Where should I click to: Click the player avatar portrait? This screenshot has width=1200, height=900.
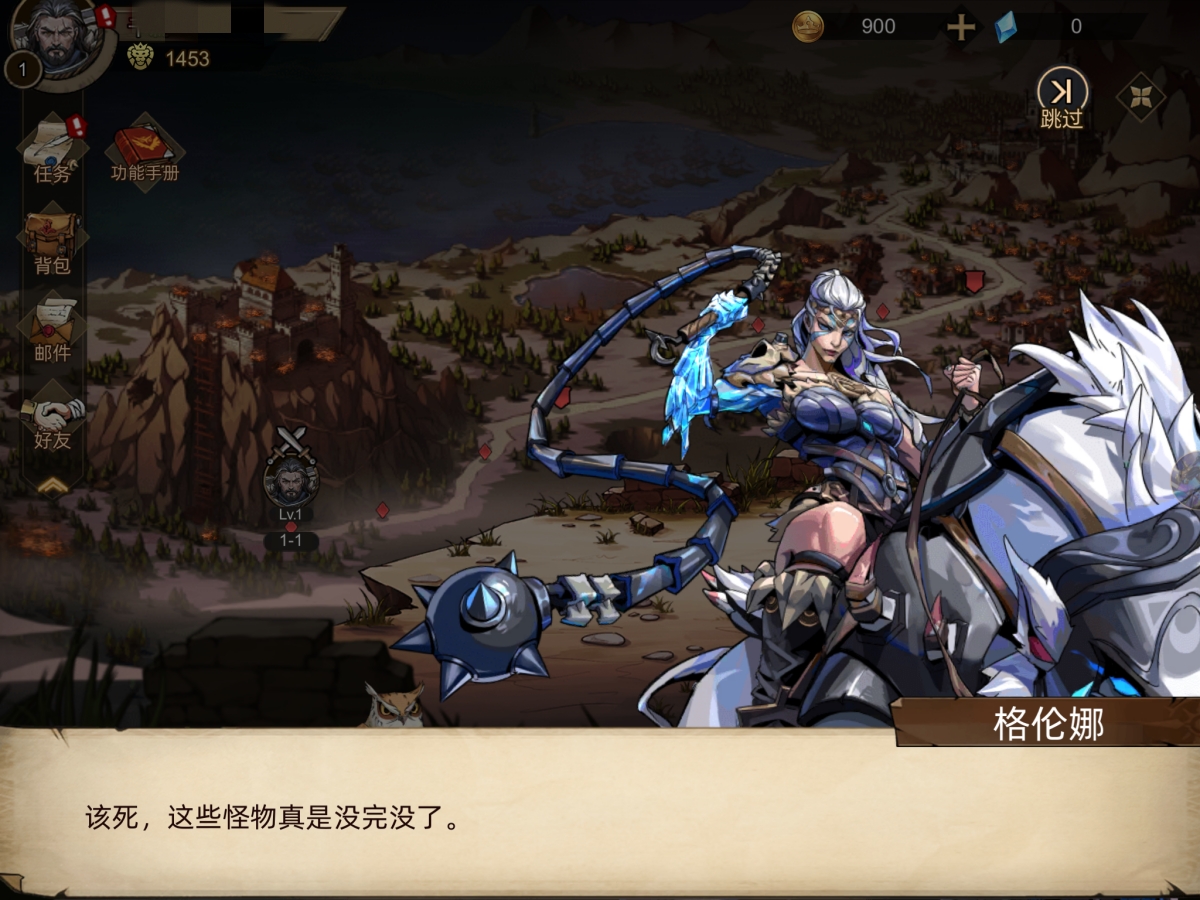(x=62, y=38)
